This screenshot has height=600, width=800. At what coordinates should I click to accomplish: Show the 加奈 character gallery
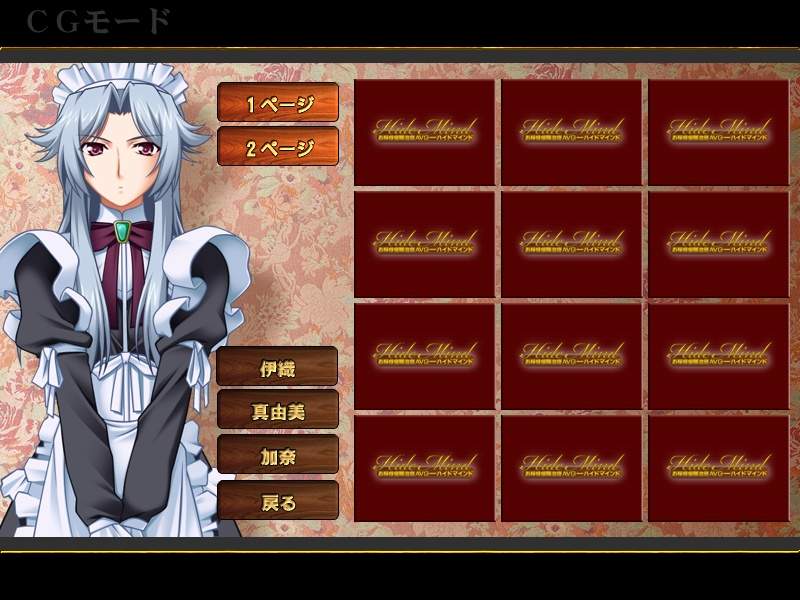[x=278, y=456]
